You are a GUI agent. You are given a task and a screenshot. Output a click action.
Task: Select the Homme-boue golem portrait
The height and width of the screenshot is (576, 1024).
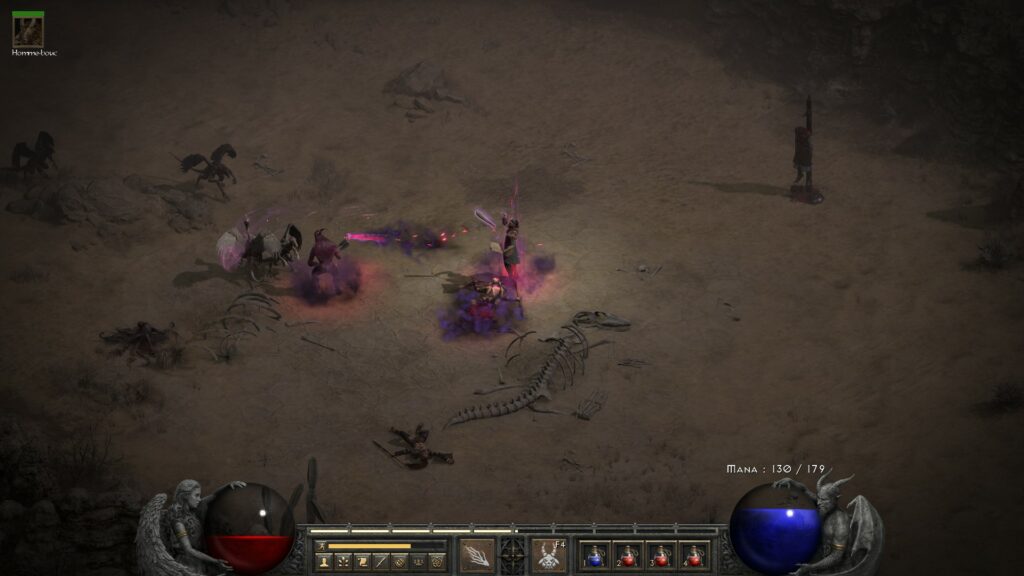[27, 31]
